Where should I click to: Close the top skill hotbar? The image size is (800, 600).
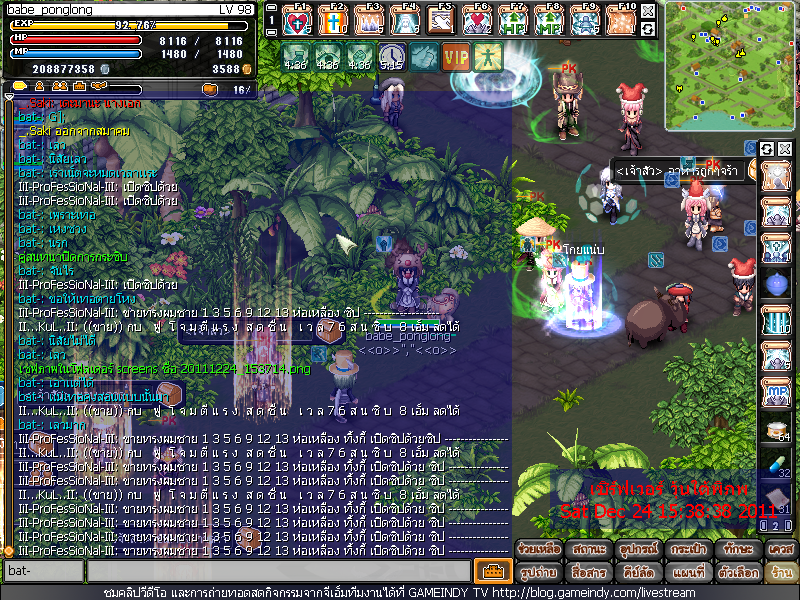[648, 10]
